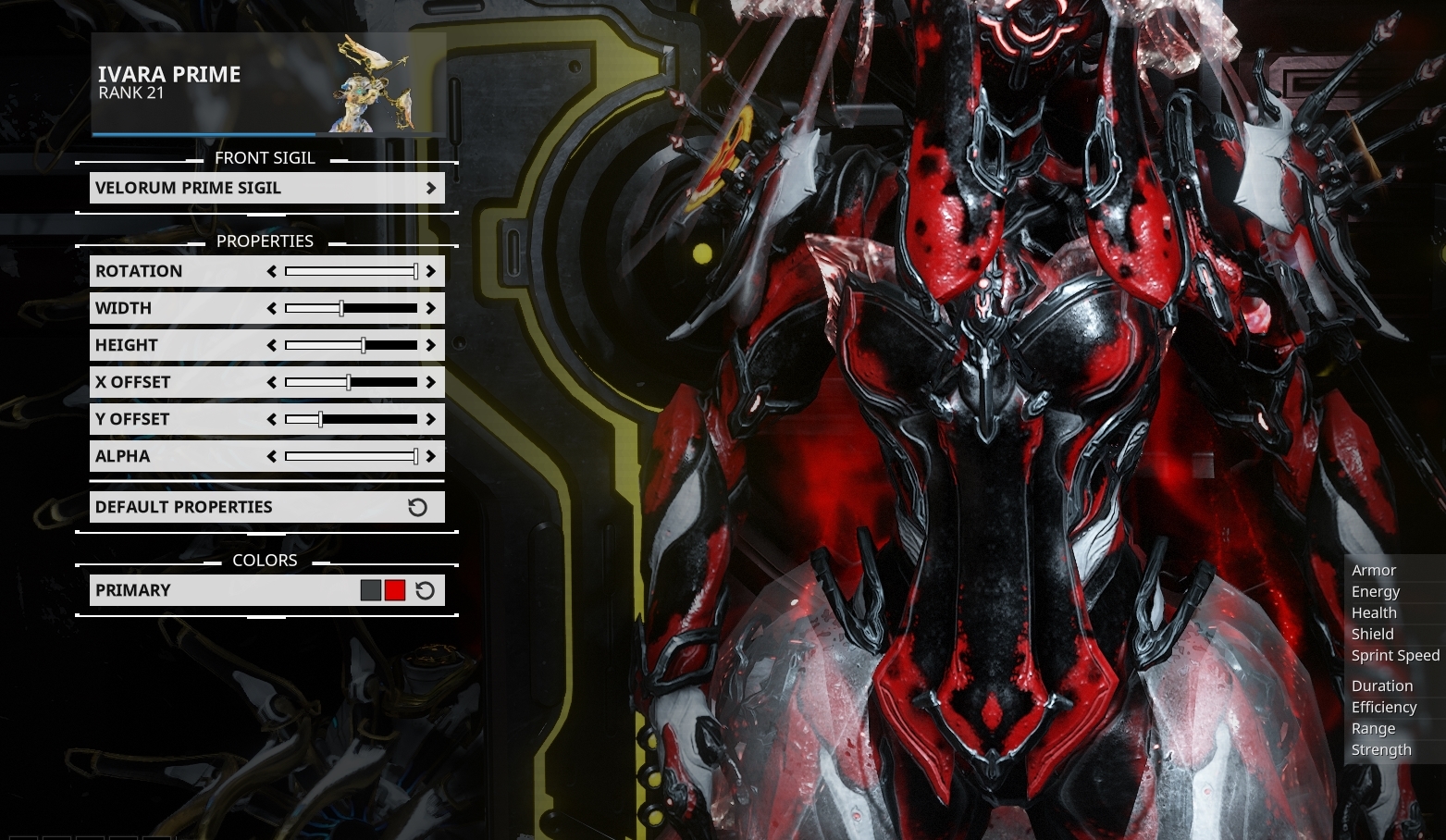This screenshot has height=840, width=1446.
Task: Increase Rotation using its right arrow
Action: point(430,271)
